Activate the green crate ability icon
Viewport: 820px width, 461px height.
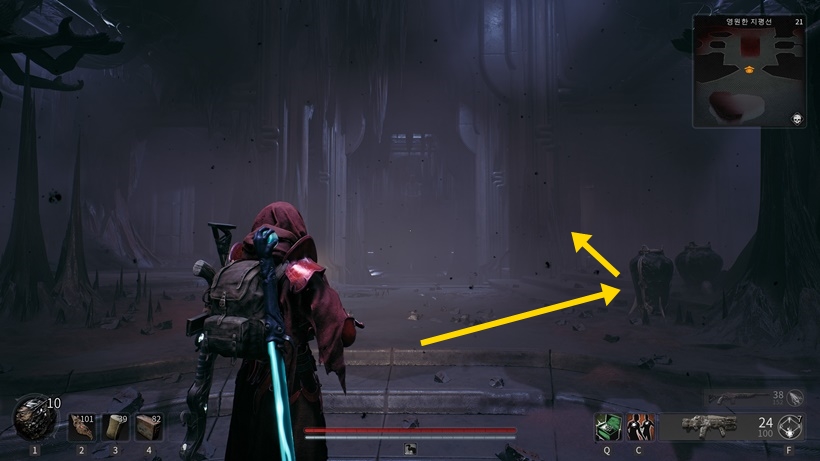(x=606, y=426)
